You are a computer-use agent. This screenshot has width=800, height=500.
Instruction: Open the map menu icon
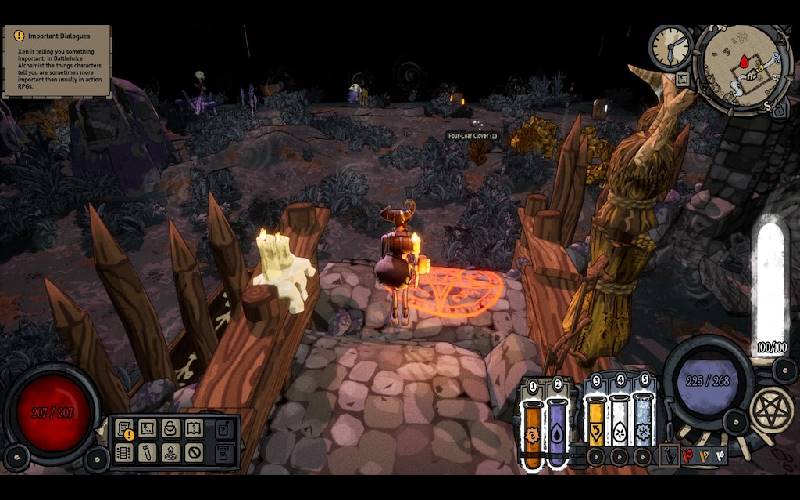point(147,429)
